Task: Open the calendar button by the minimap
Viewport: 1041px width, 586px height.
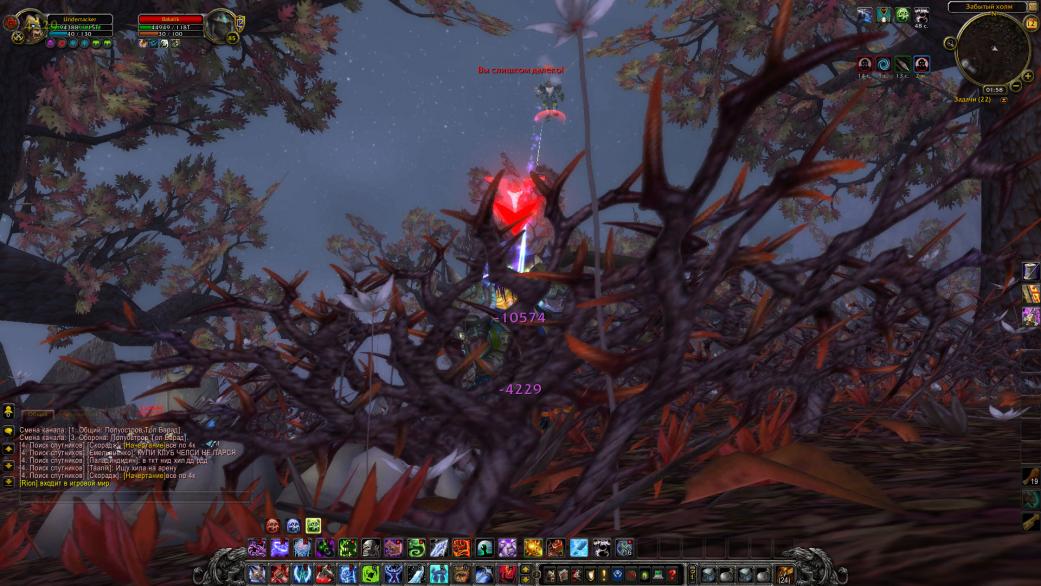Action: tap(1031, 23)
